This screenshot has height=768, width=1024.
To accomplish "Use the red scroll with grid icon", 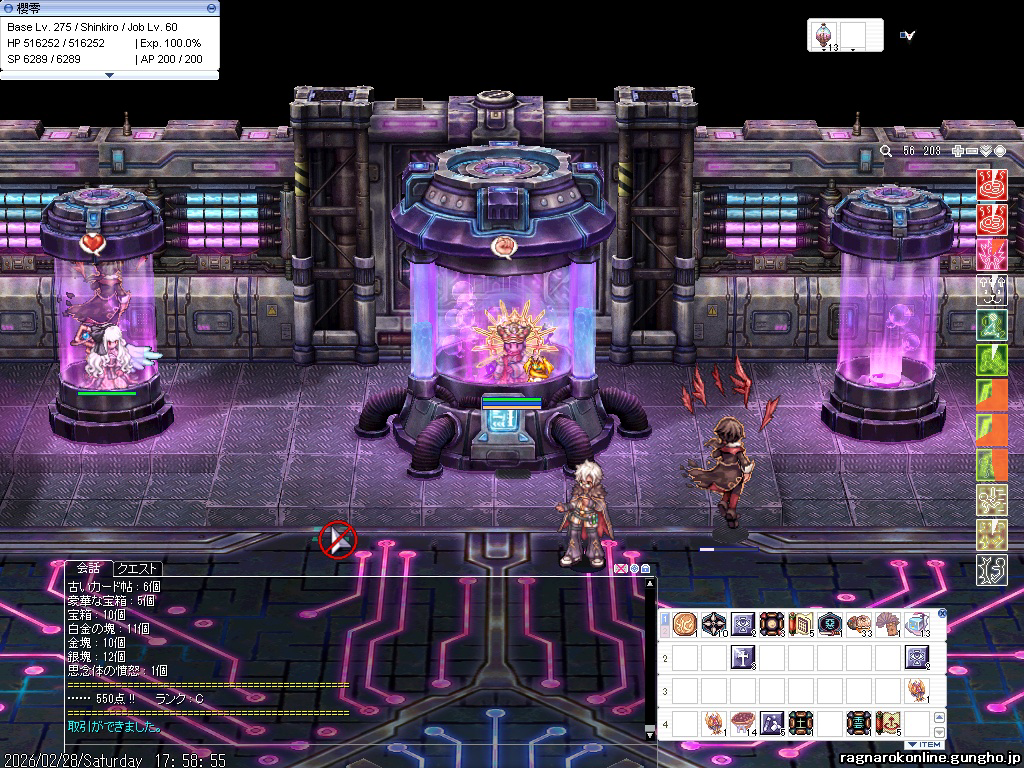I will click(x=800, y=625).
